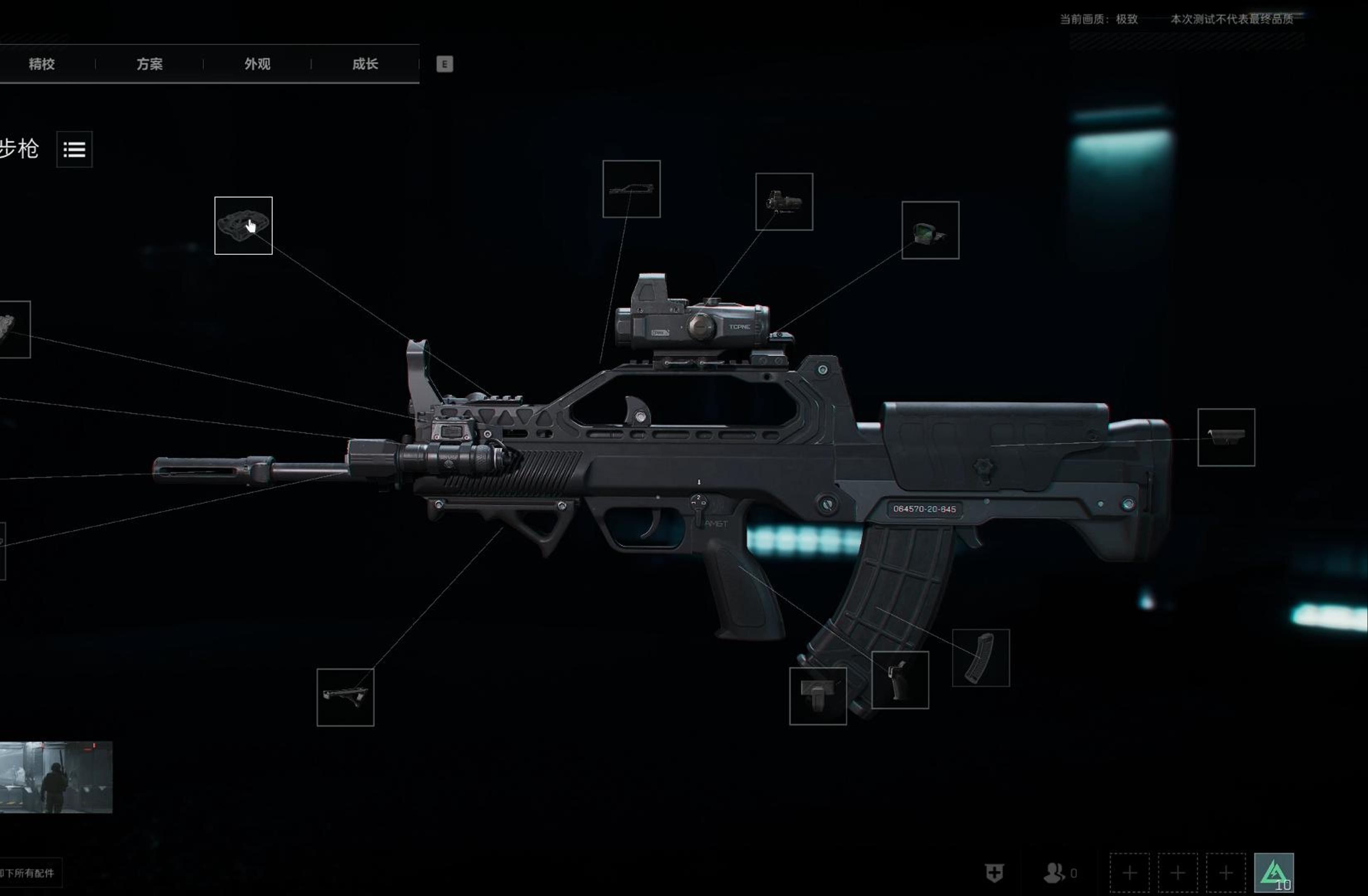Toggle the attachment list view button
Viewport: 1368px width, 896px height.
[x=75, y=149]
